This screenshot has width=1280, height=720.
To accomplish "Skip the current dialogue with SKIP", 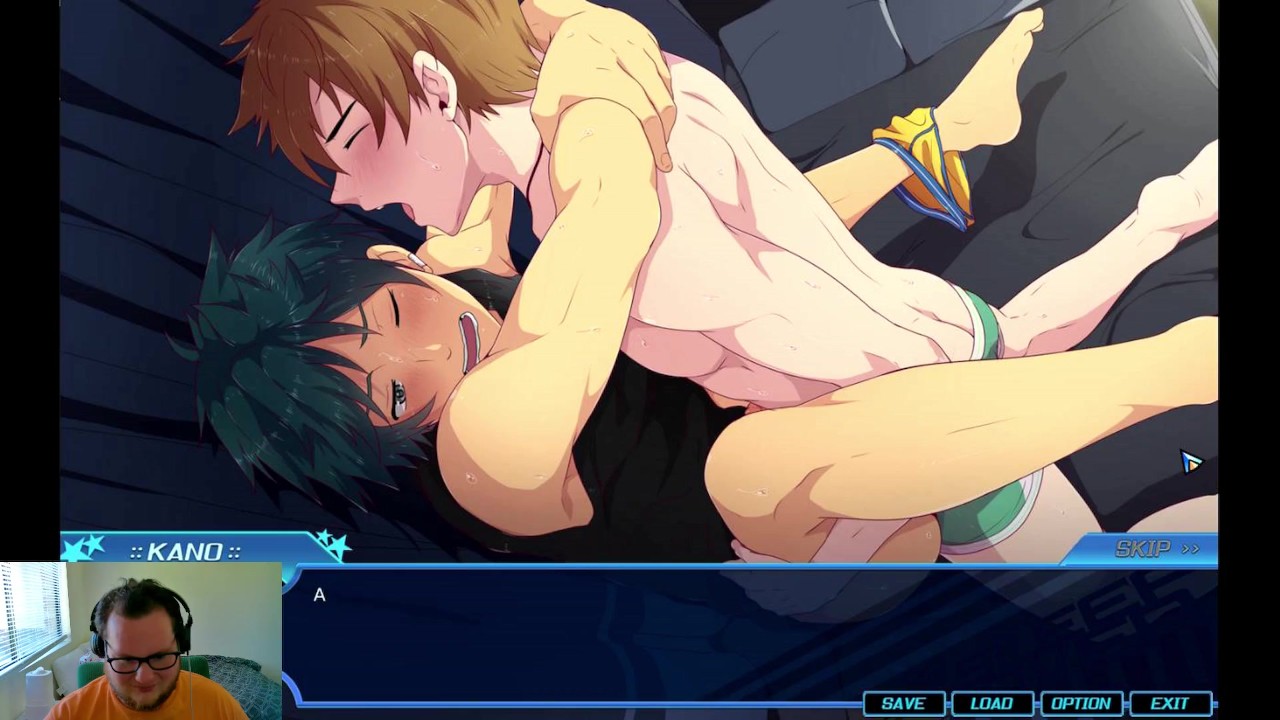I will [x=1156, y=549].
